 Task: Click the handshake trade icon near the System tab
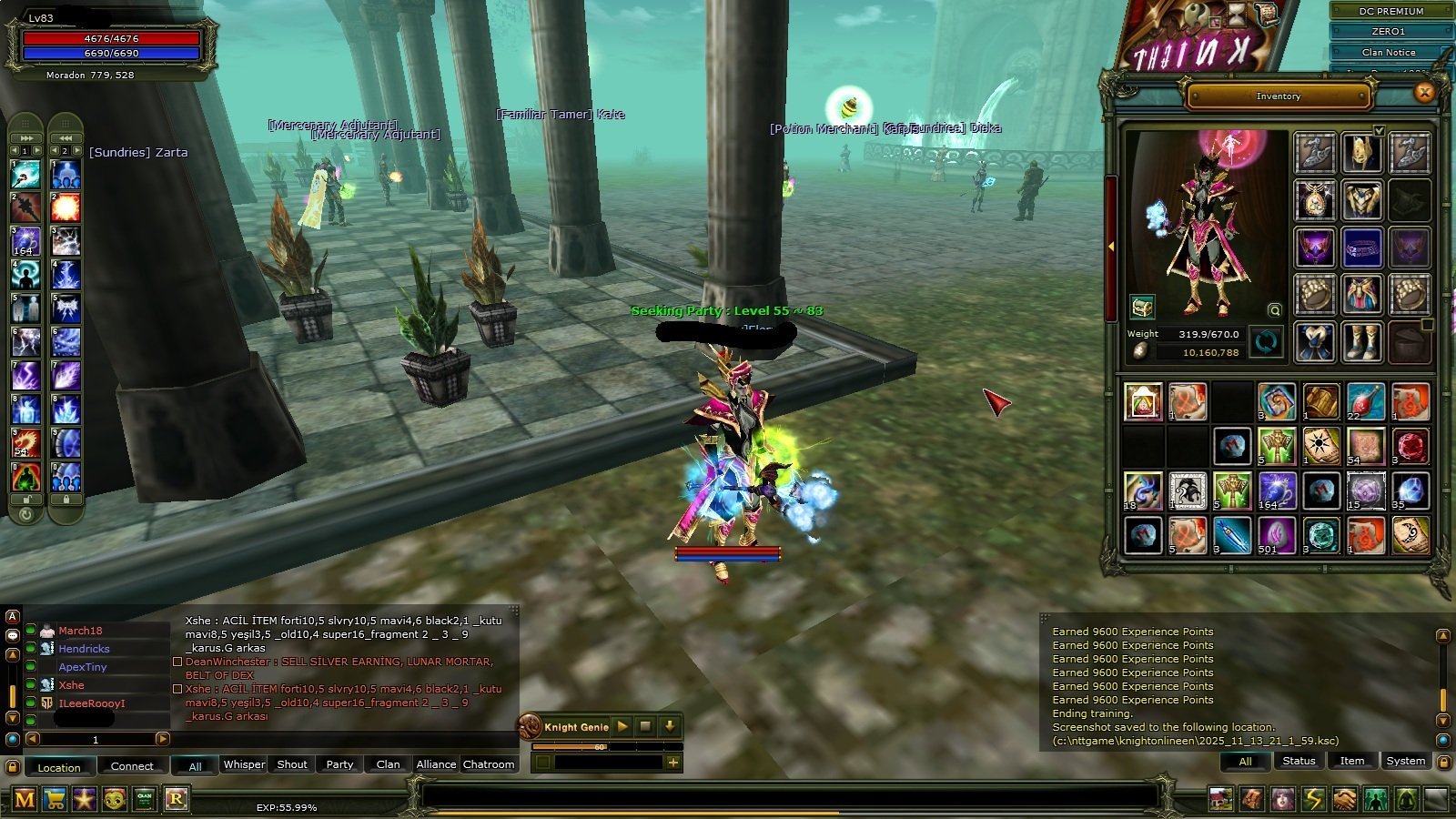pyautogui.click(x=1345, y=799)
